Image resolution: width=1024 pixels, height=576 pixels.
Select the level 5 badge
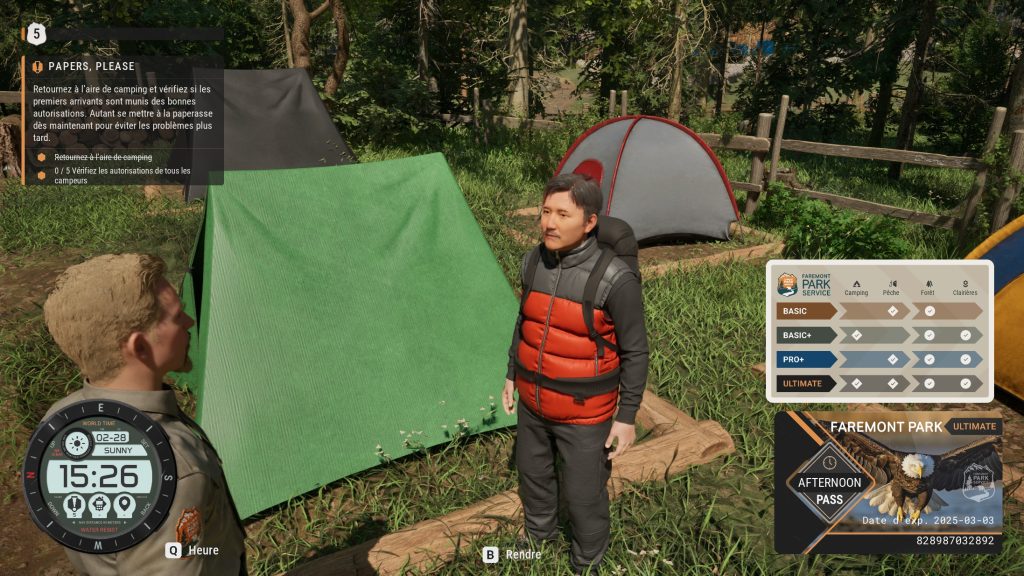pos(37,33)
